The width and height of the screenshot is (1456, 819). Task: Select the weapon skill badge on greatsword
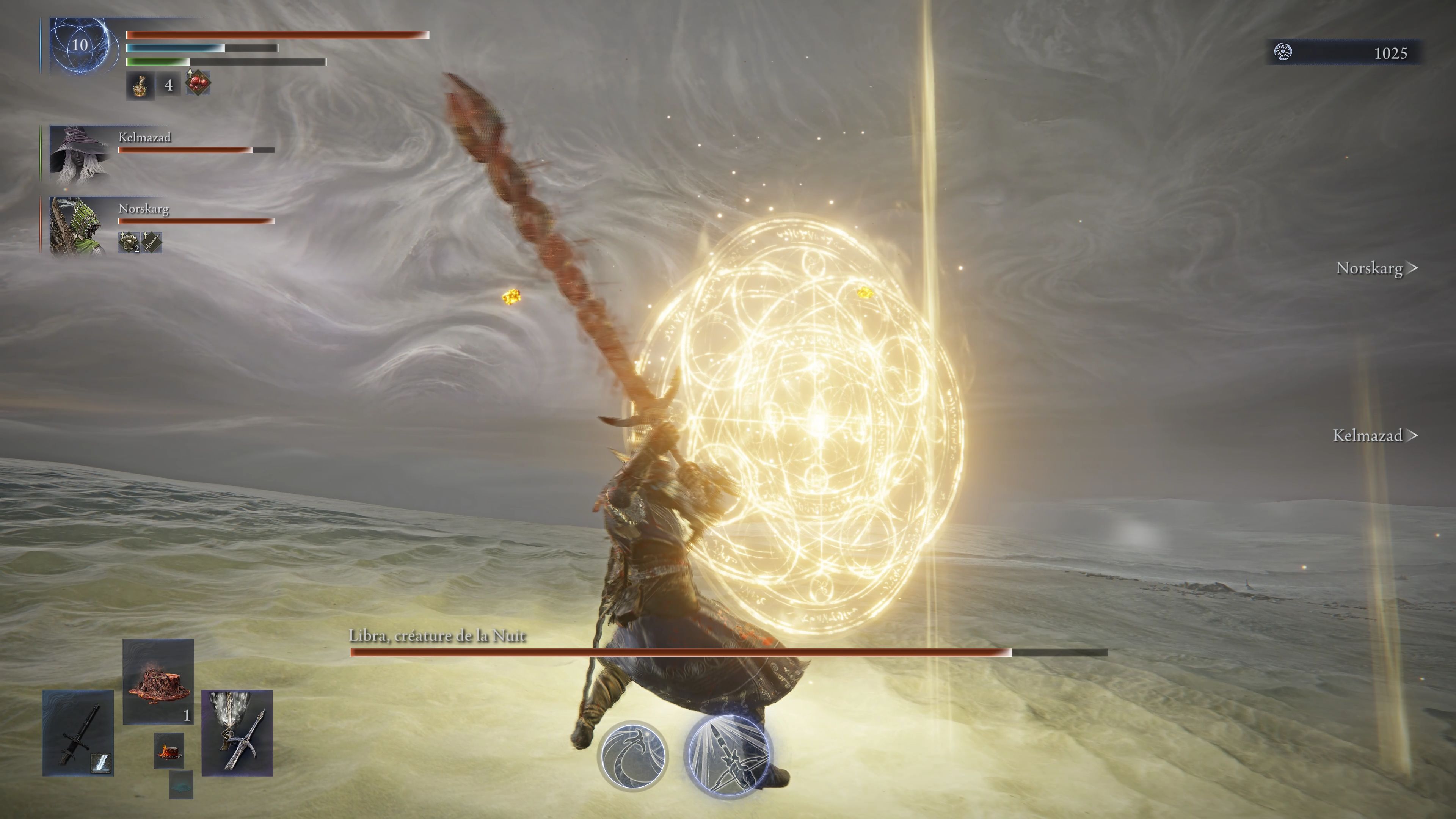point(101,763)
